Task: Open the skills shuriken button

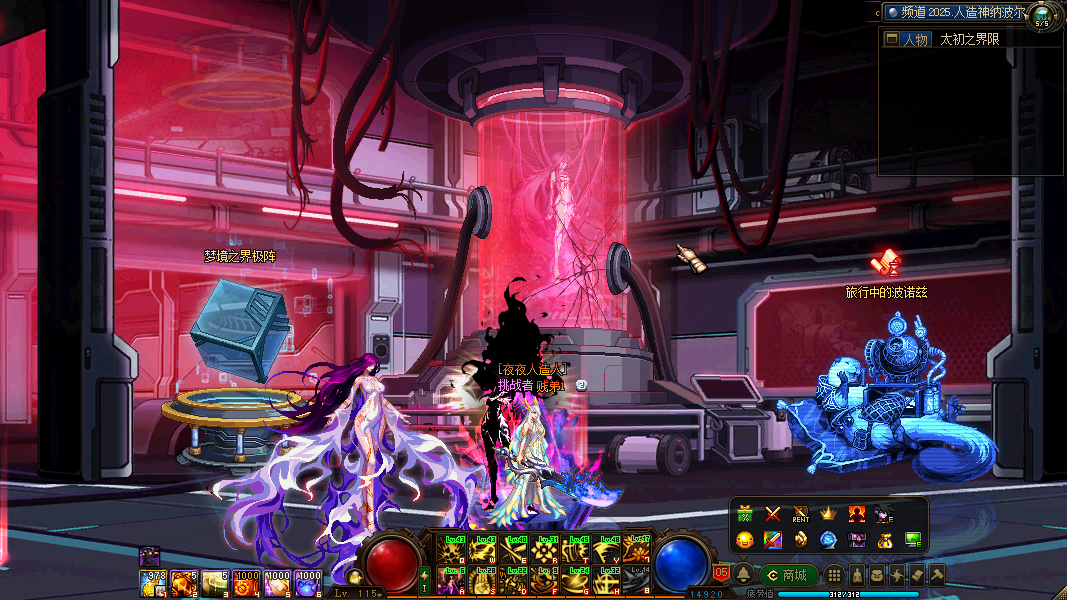Action: [x=897, y=575]
